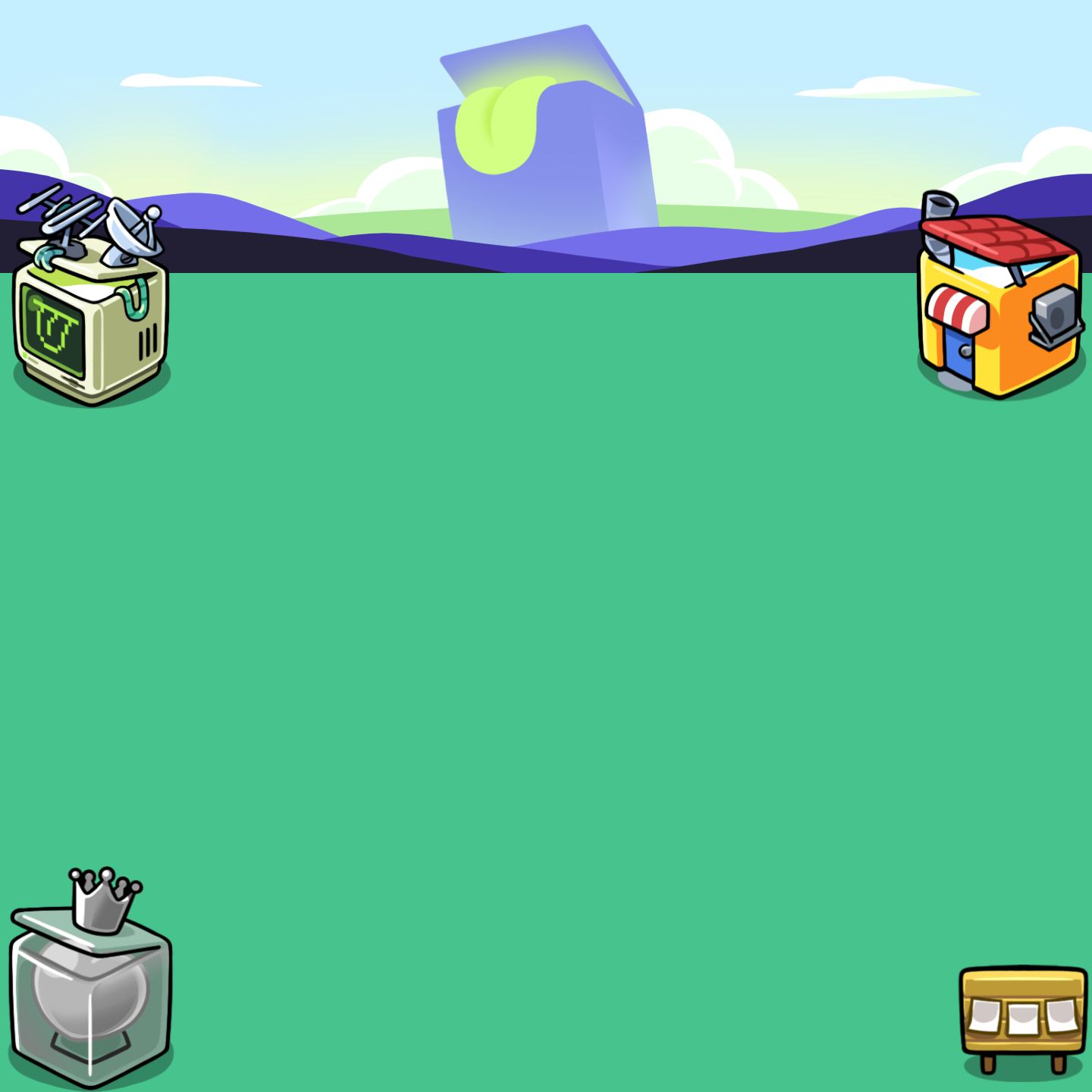Enter the orange shop building

click(999, 311)
